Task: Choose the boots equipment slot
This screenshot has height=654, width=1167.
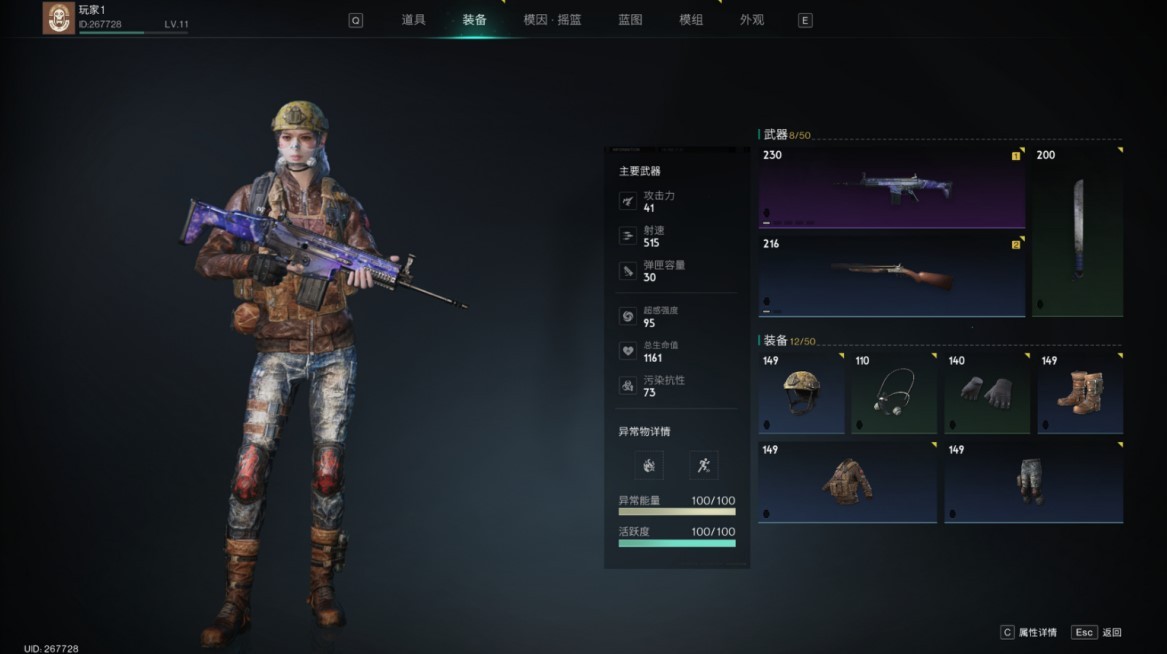Action: coord(1080,392)
